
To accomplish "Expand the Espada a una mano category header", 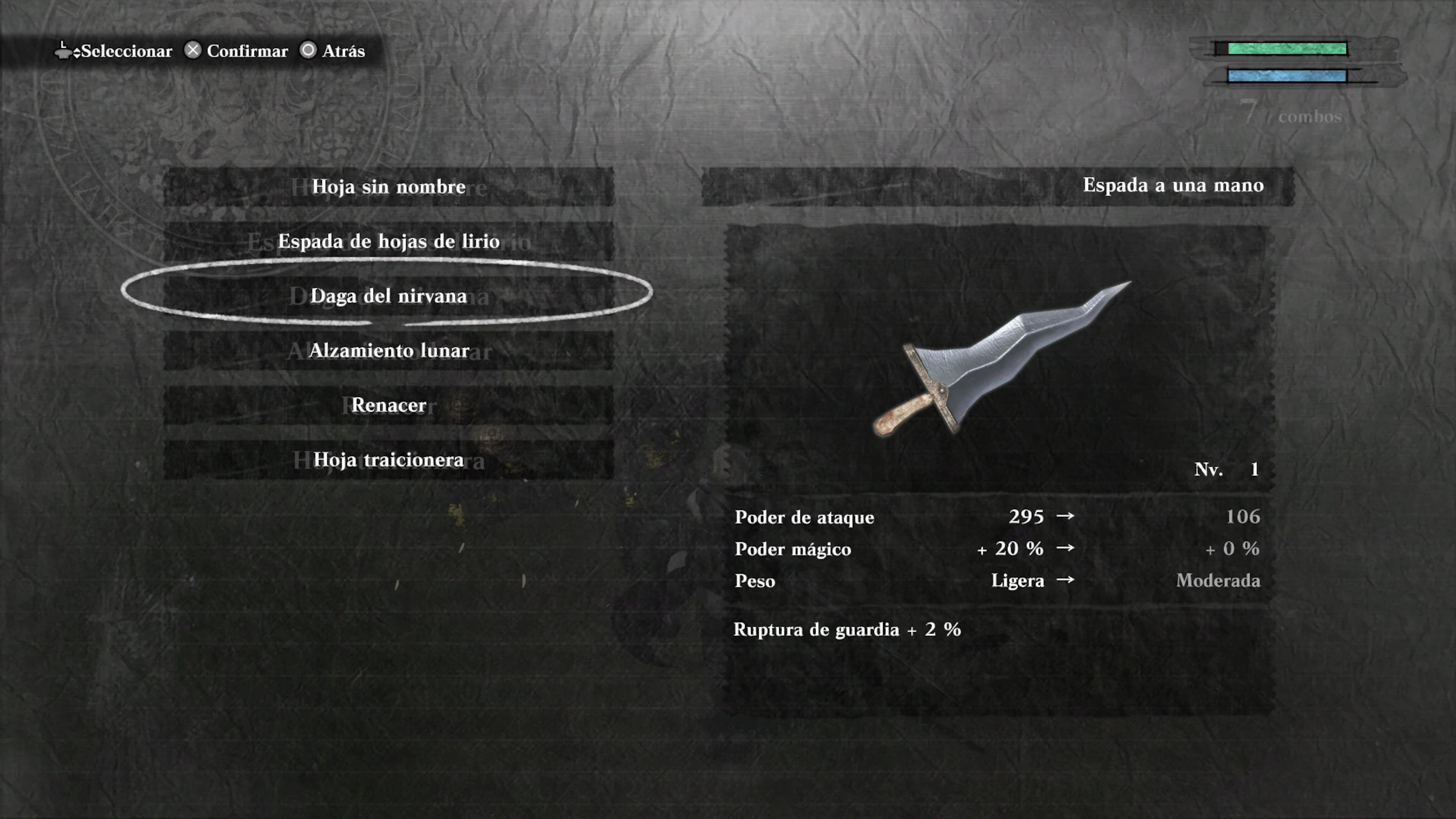I will point(1174,185).
